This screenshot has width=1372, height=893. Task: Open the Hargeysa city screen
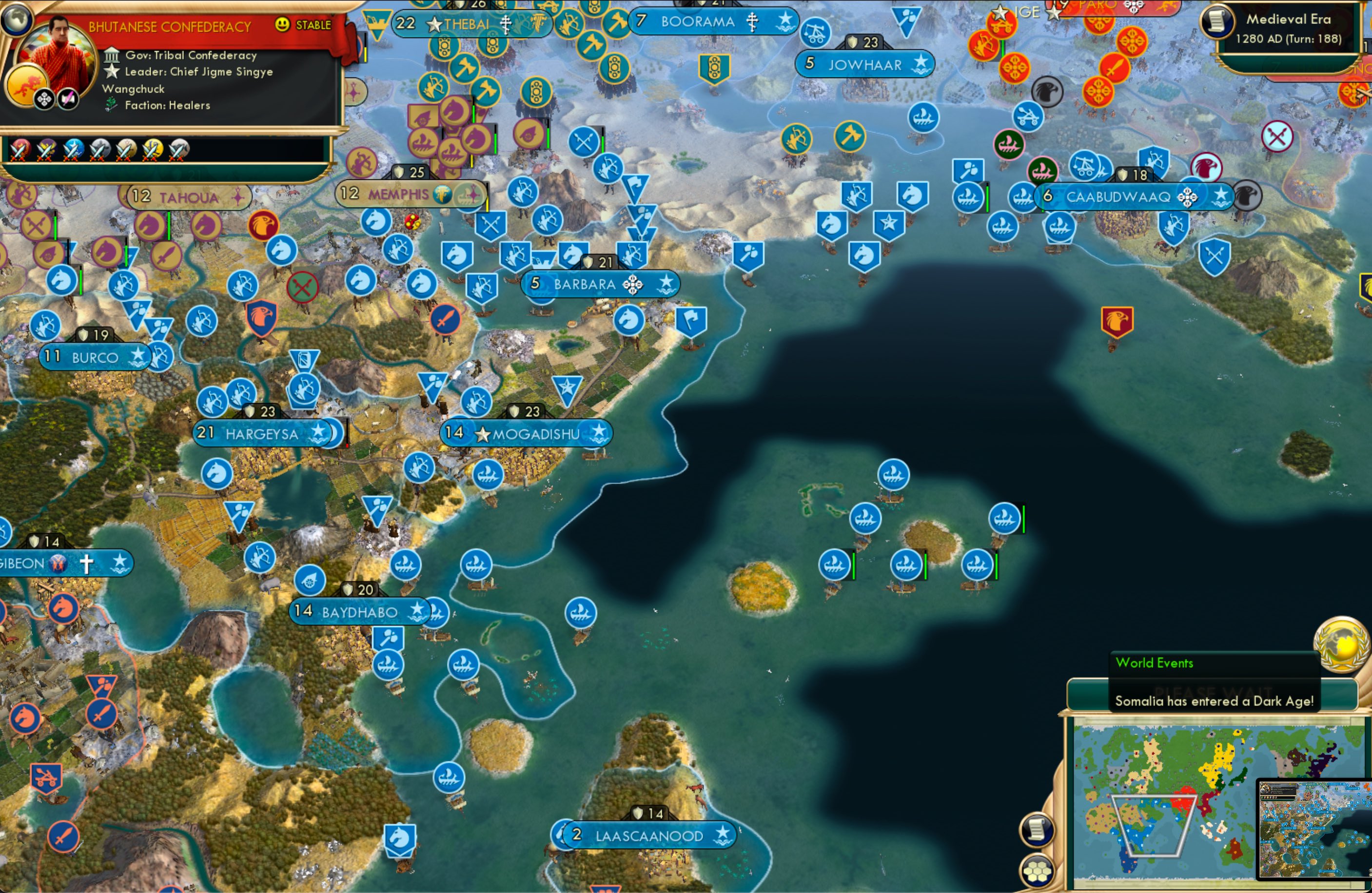tap(259, 434)
